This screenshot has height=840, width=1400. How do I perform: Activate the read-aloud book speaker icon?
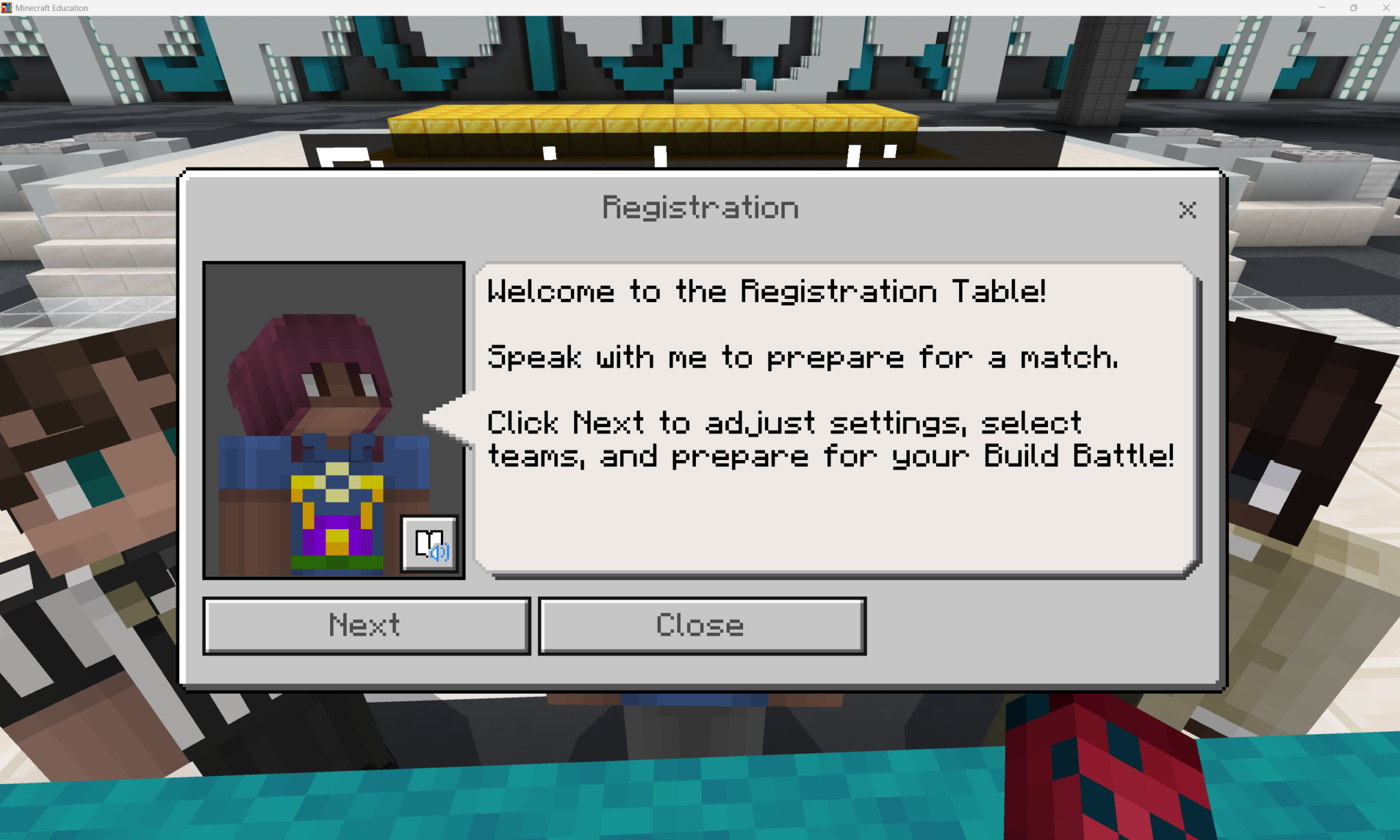429,545
